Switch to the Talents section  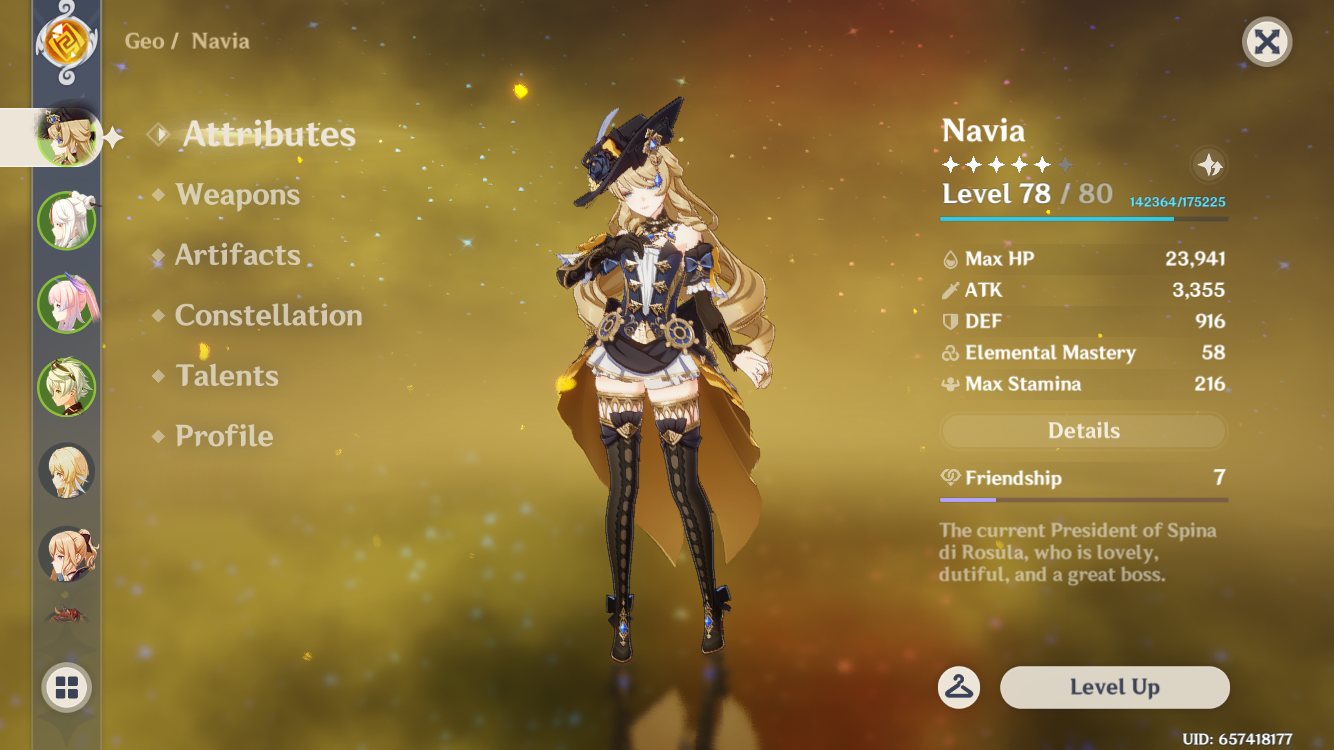[228, 376]
